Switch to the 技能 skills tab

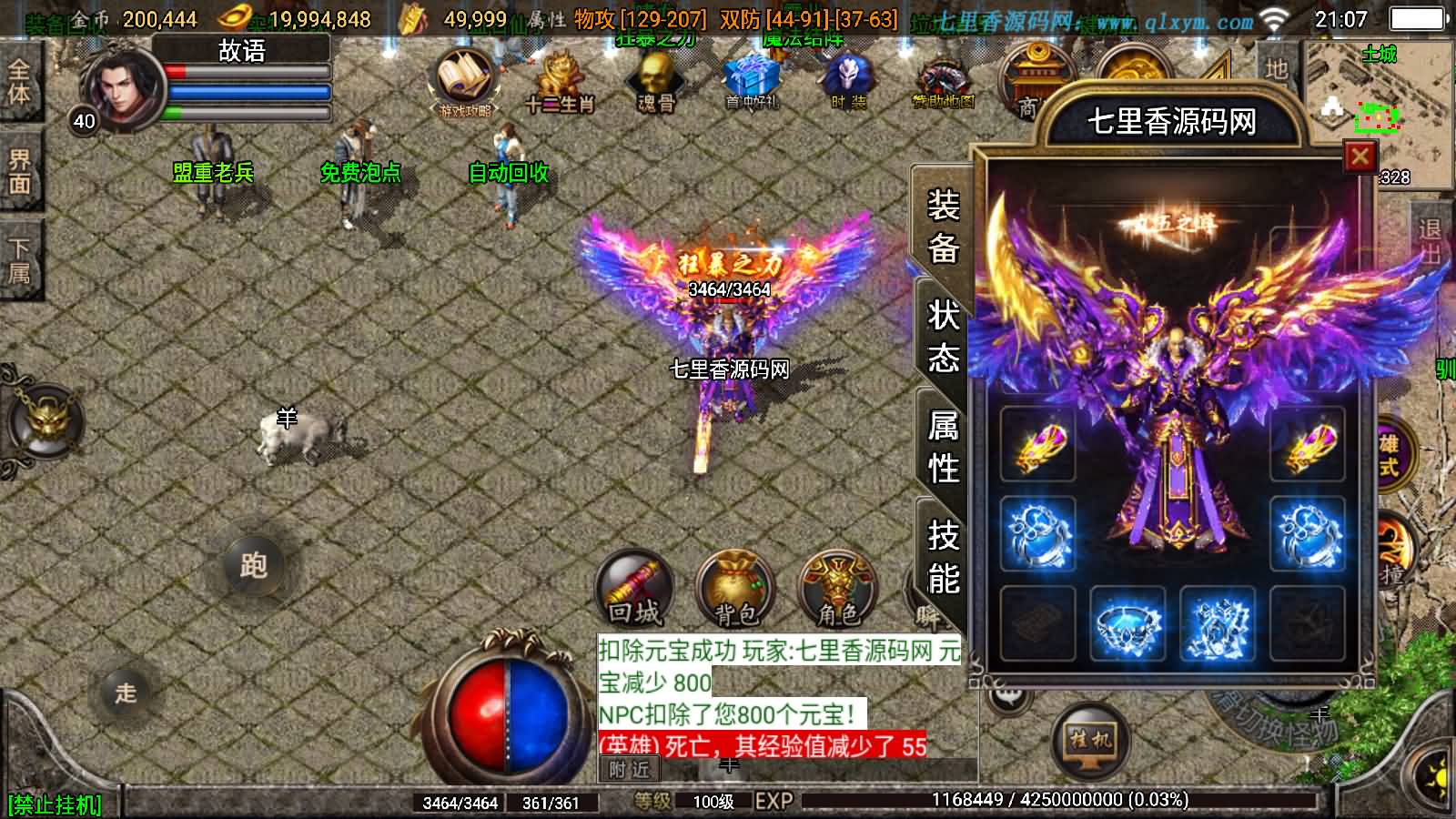tap(942, 551)
